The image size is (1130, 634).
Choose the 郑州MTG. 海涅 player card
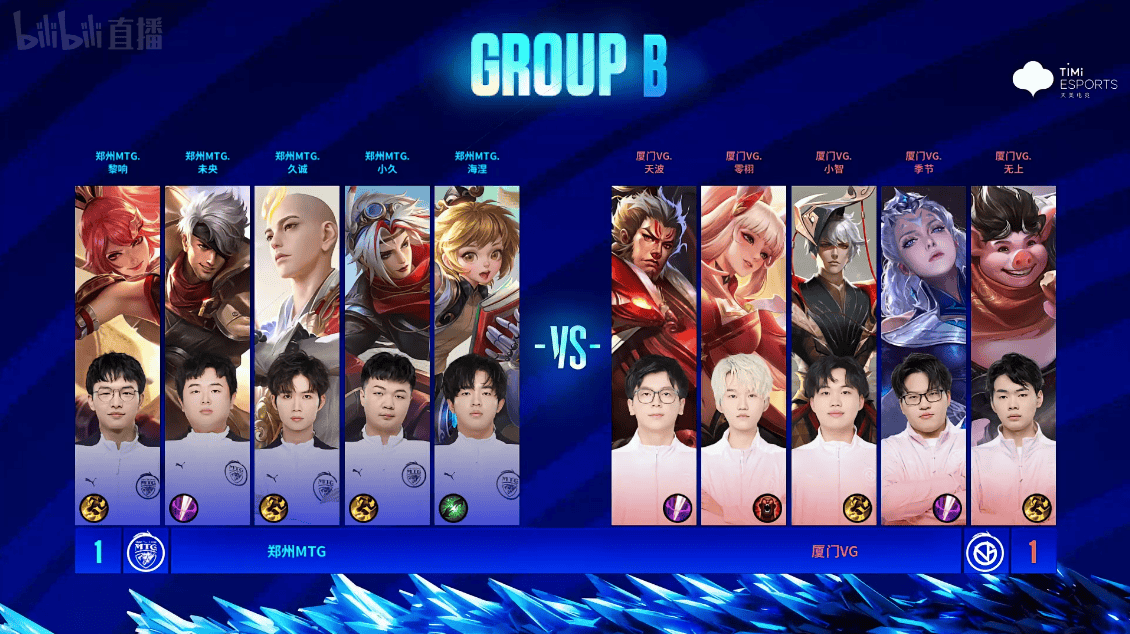point(477,355)
